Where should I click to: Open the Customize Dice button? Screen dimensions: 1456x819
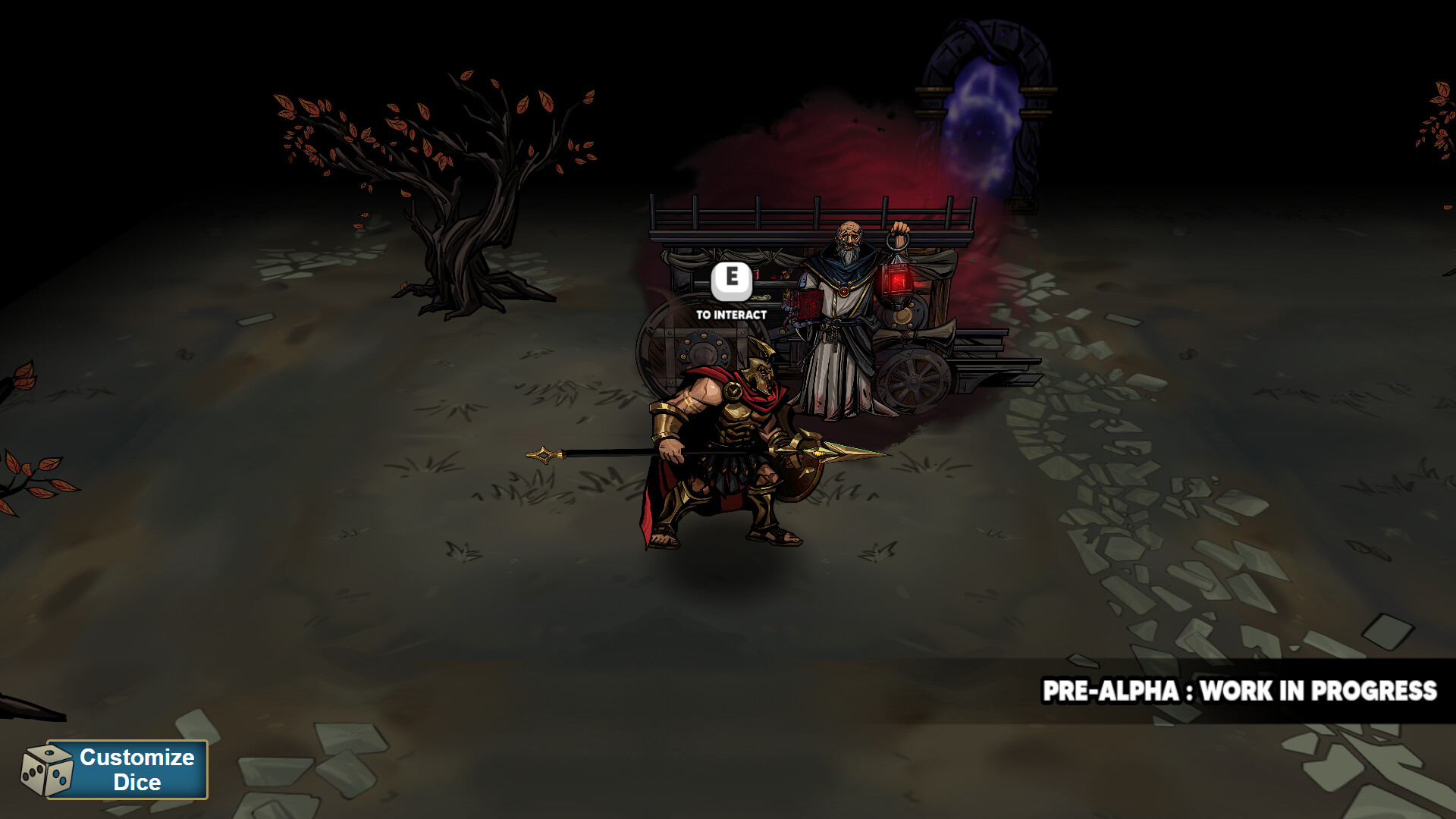[x=127, y=769]
